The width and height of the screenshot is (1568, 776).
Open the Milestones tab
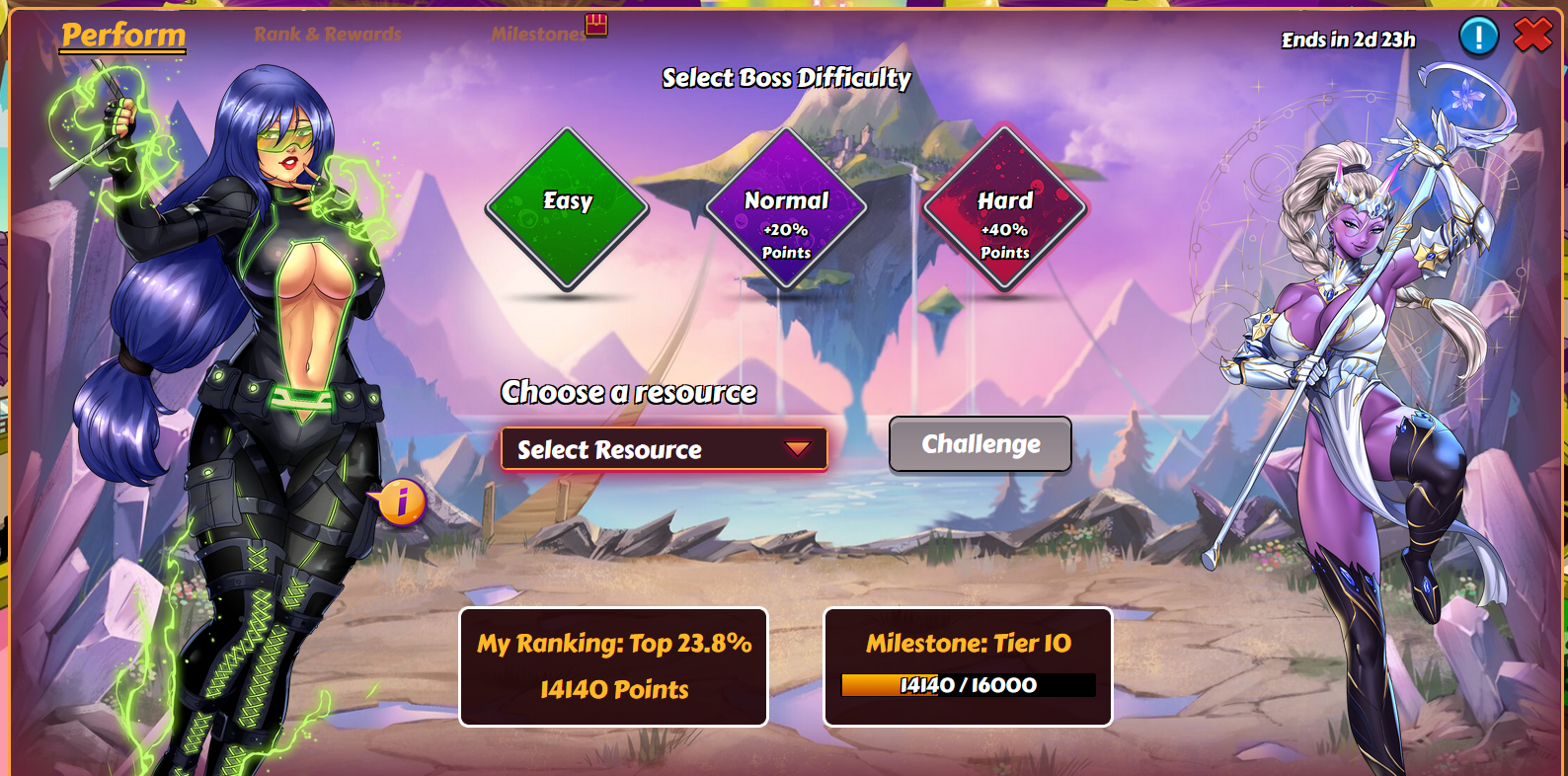point(539,35)
